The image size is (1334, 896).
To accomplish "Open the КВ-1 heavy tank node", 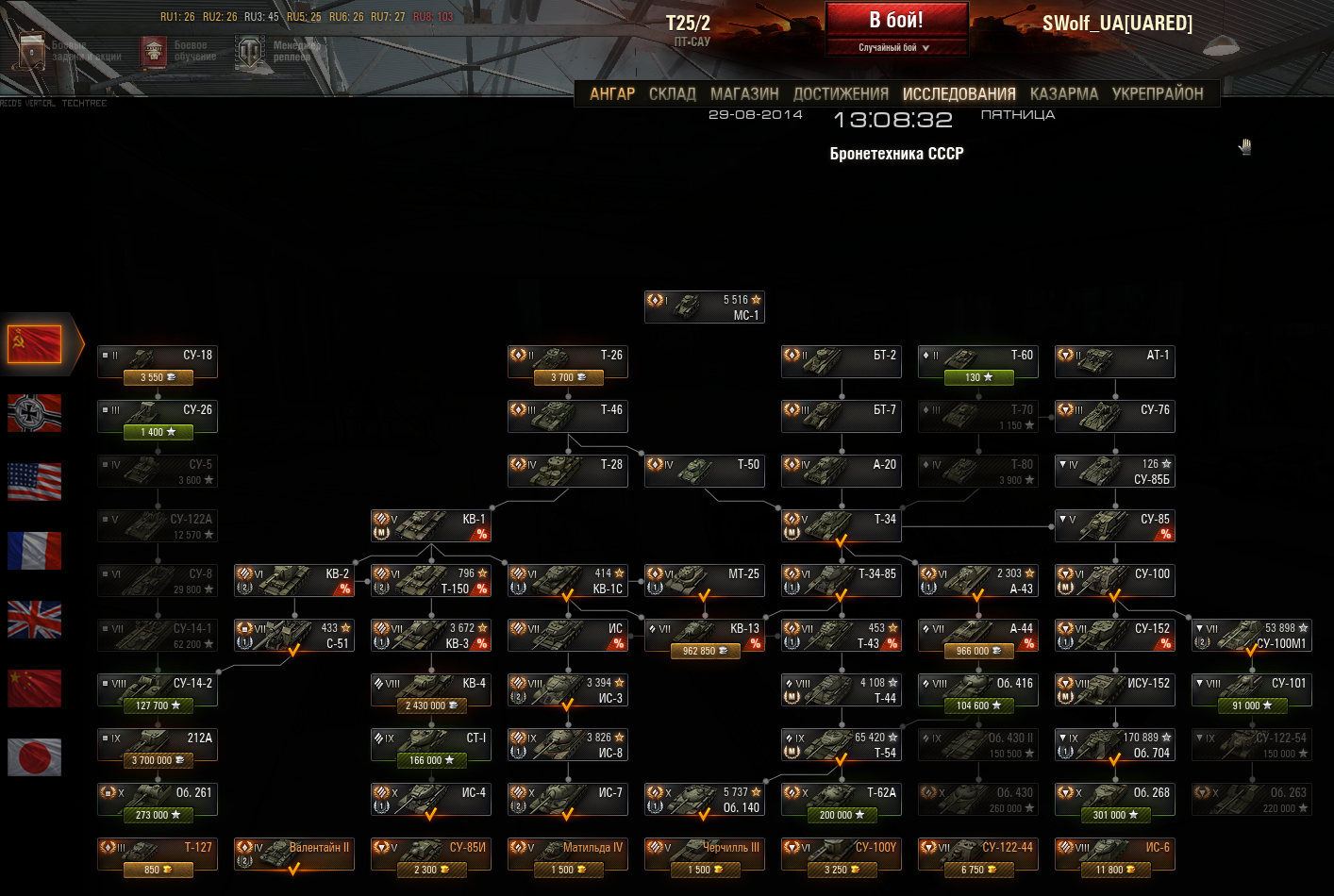I will pyautogui.click(x=430, y=526).
